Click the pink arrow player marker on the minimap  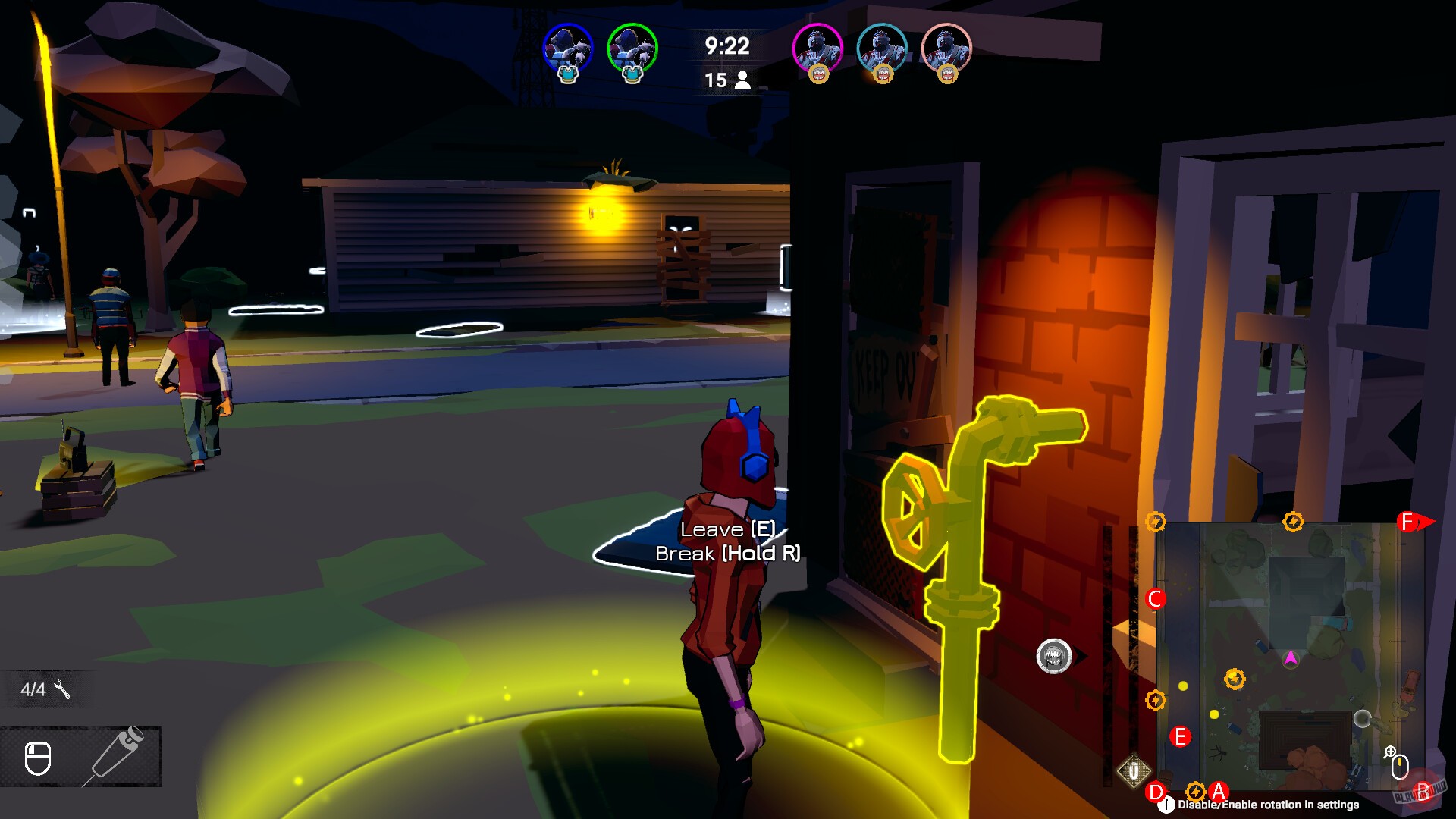(x=1291, y=659)
